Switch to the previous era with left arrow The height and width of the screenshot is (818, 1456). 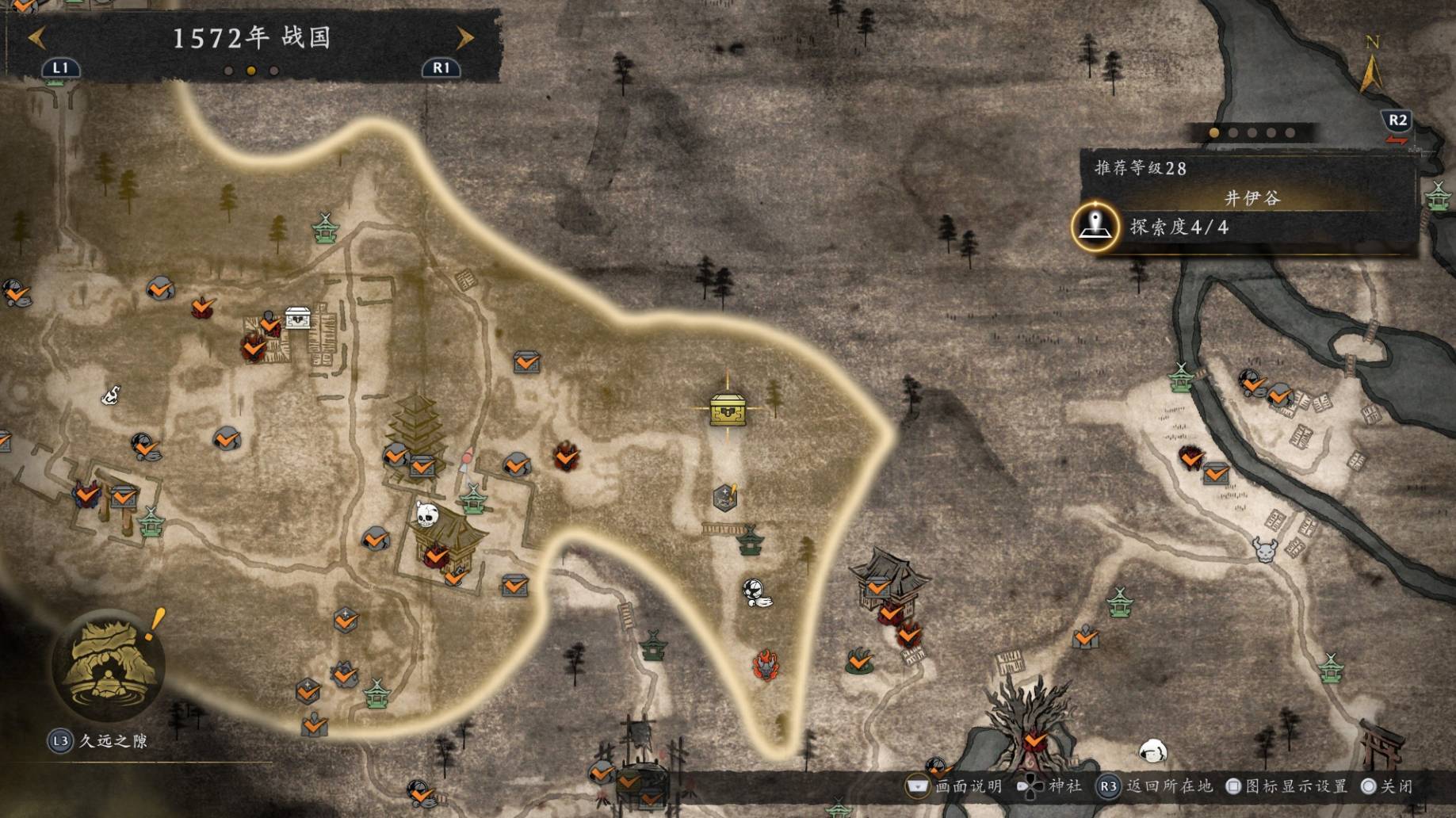[x=37, y=37]
